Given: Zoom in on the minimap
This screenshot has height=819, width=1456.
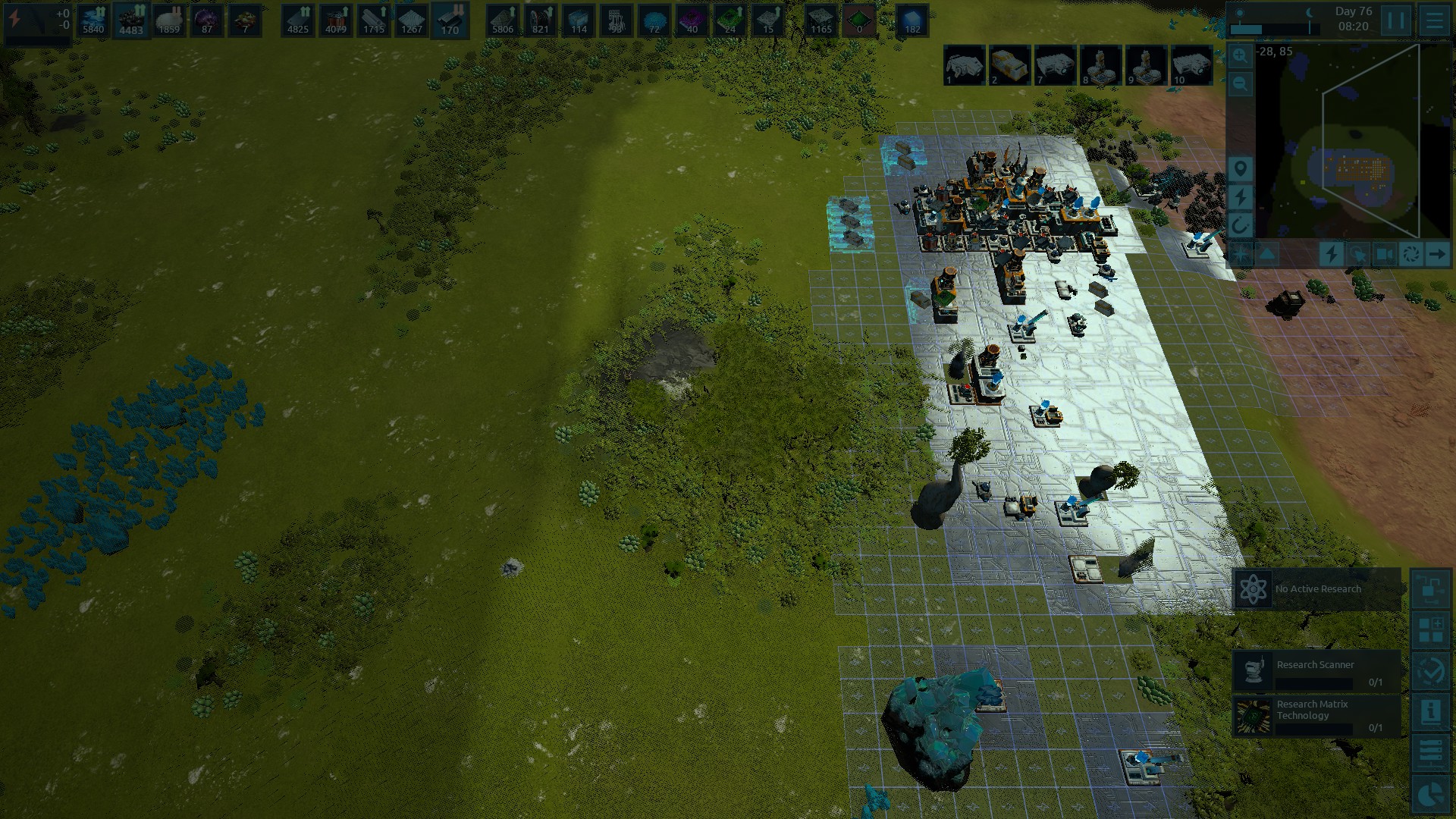Looking at the screenshot, I should [1241, 55].
